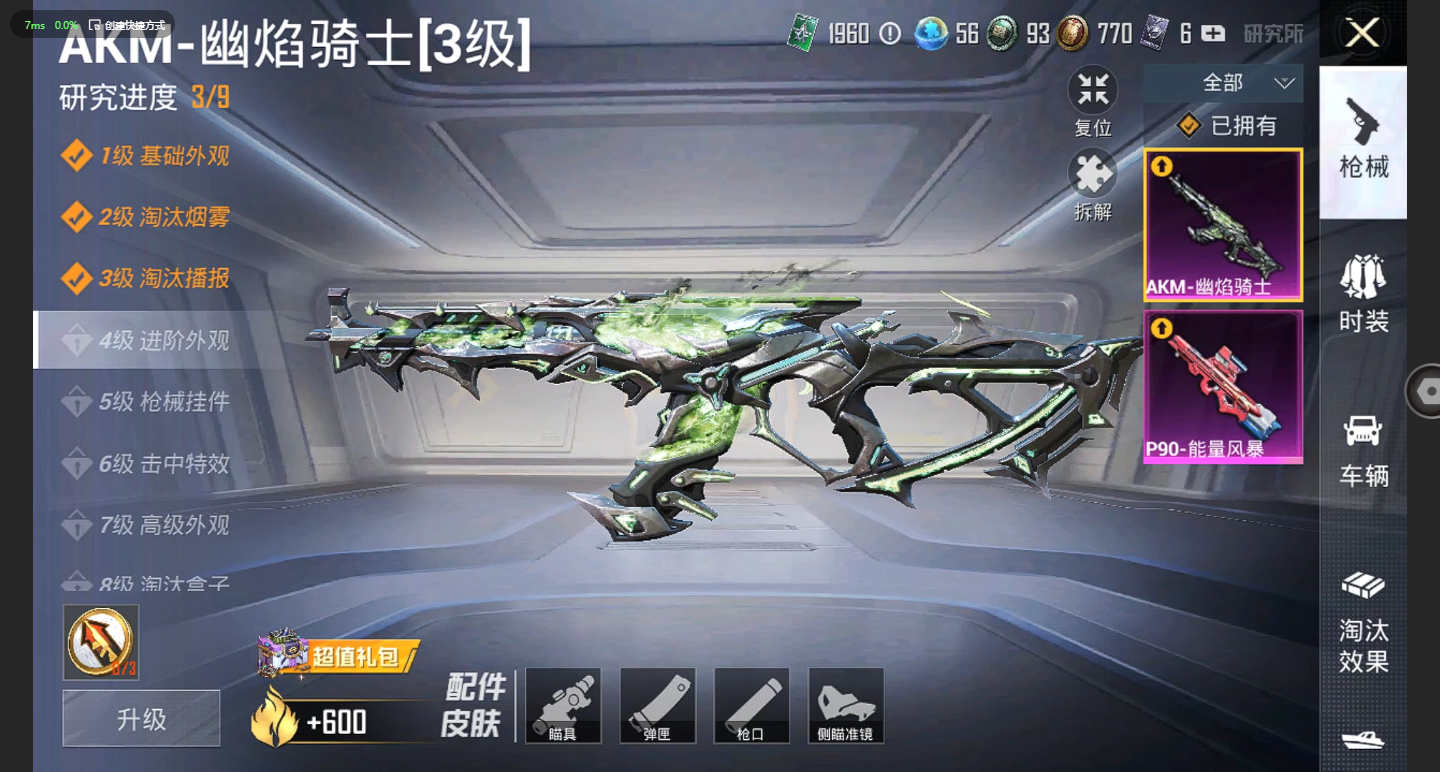
Task: Open the 全部 filter dropdown
Action: pyautogui.click(x=1223, y=83)
